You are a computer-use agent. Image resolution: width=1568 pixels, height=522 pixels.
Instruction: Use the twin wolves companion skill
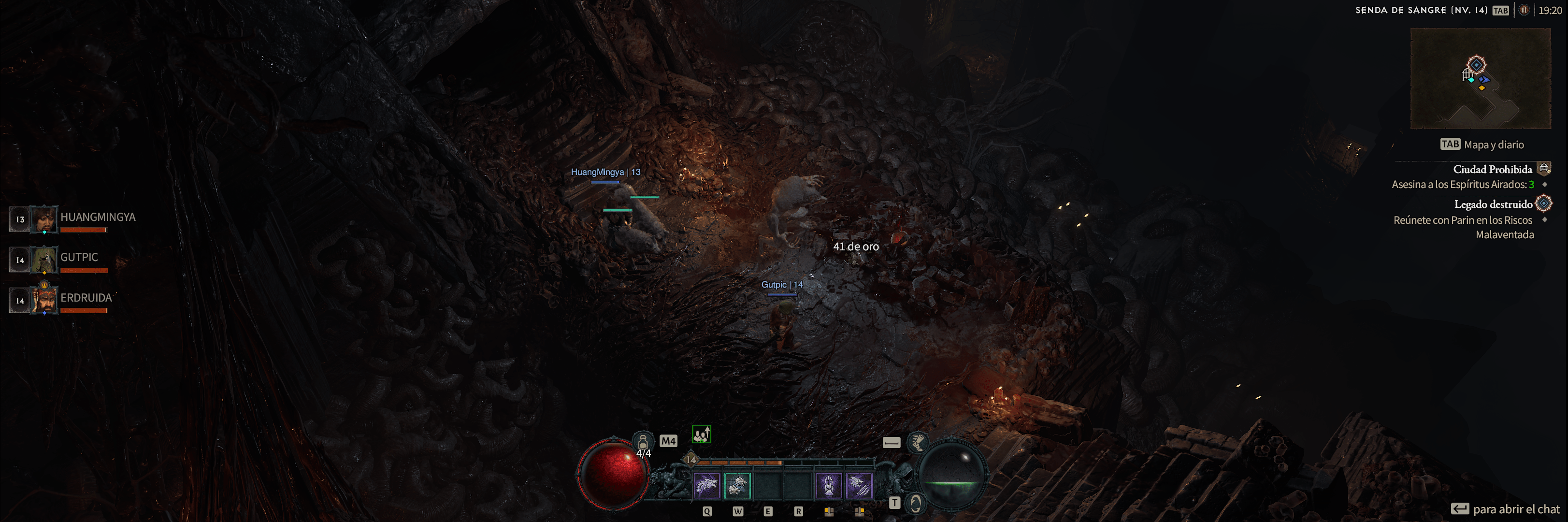click(x=737, y=485)
